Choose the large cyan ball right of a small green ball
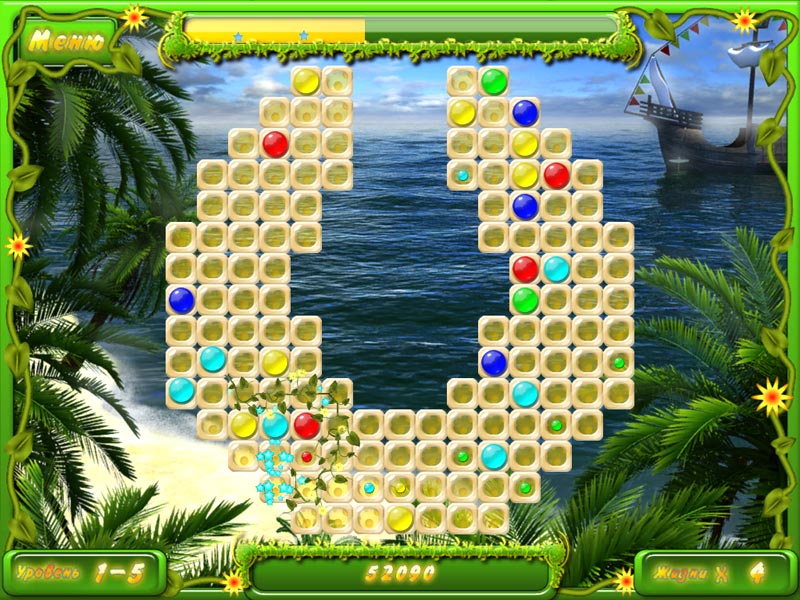 (494, 457)
